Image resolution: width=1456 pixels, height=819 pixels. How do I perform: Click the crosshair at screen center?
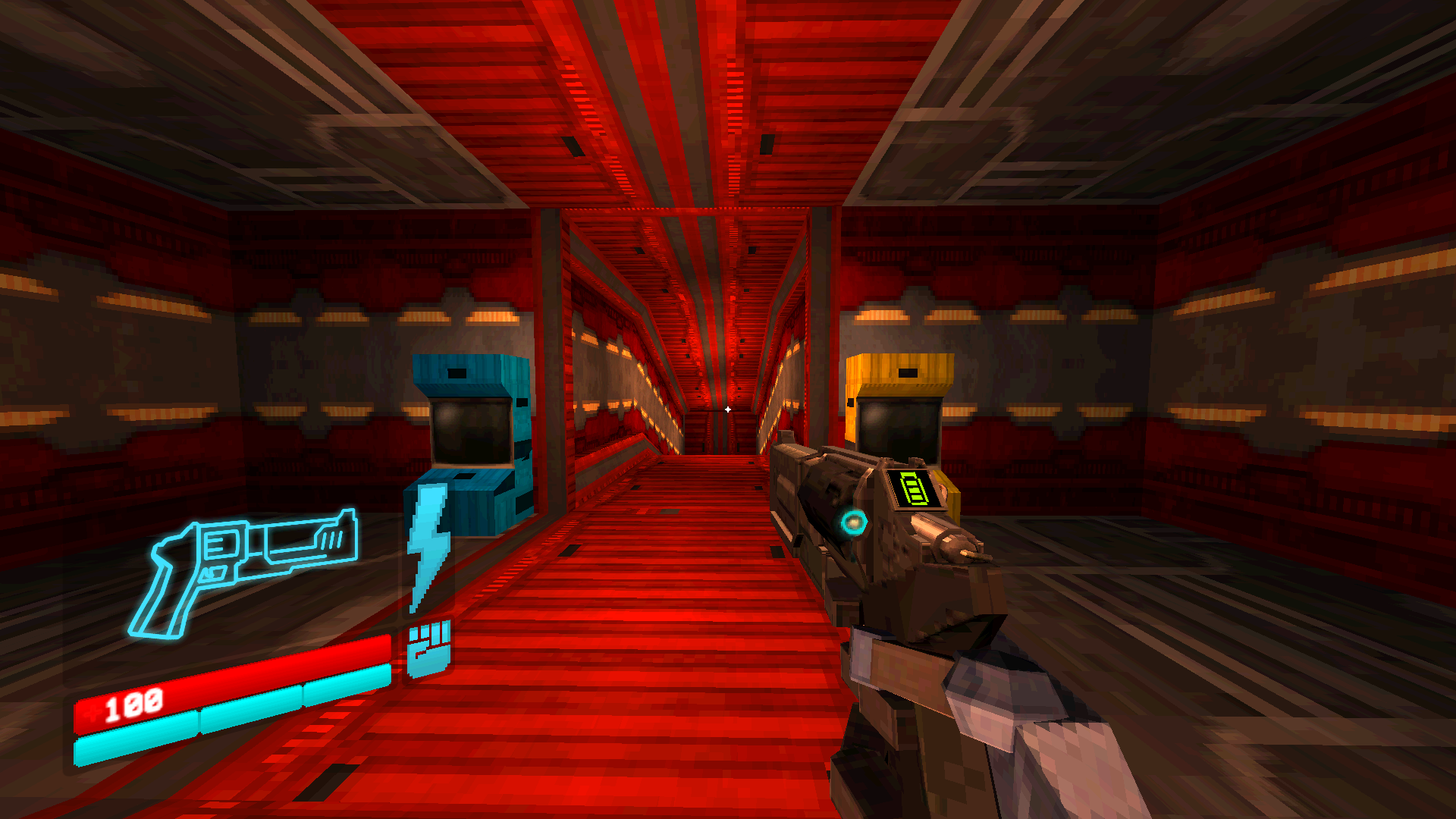[728, 408]
